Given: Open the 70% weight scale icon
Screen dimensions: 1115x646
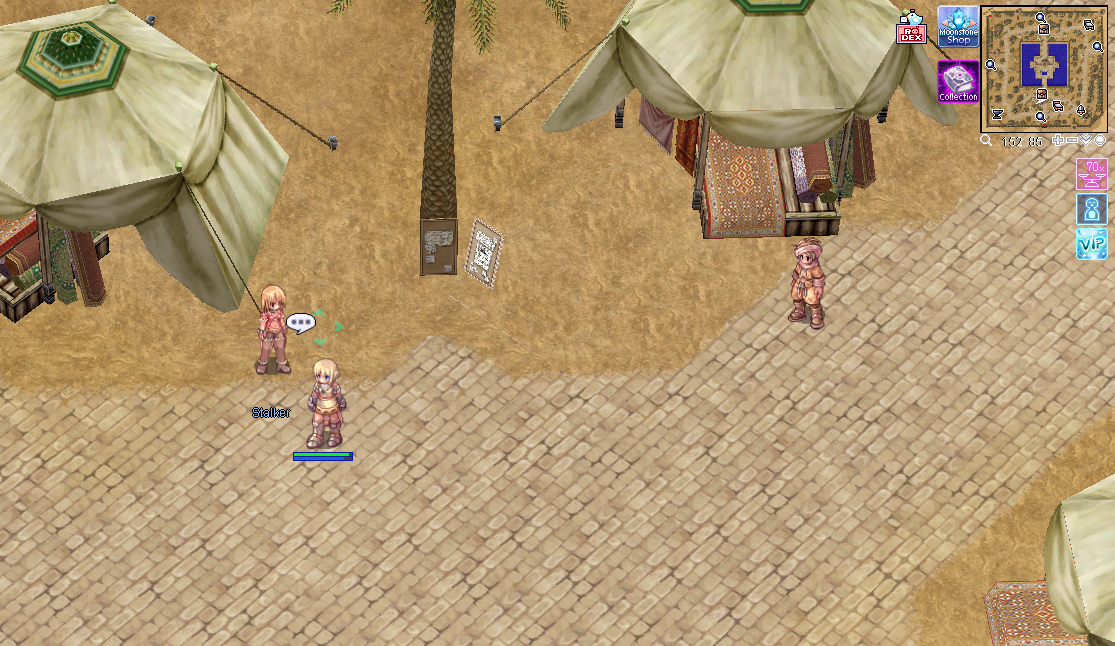Looking at the screenshot, I should pos(1091,174).
